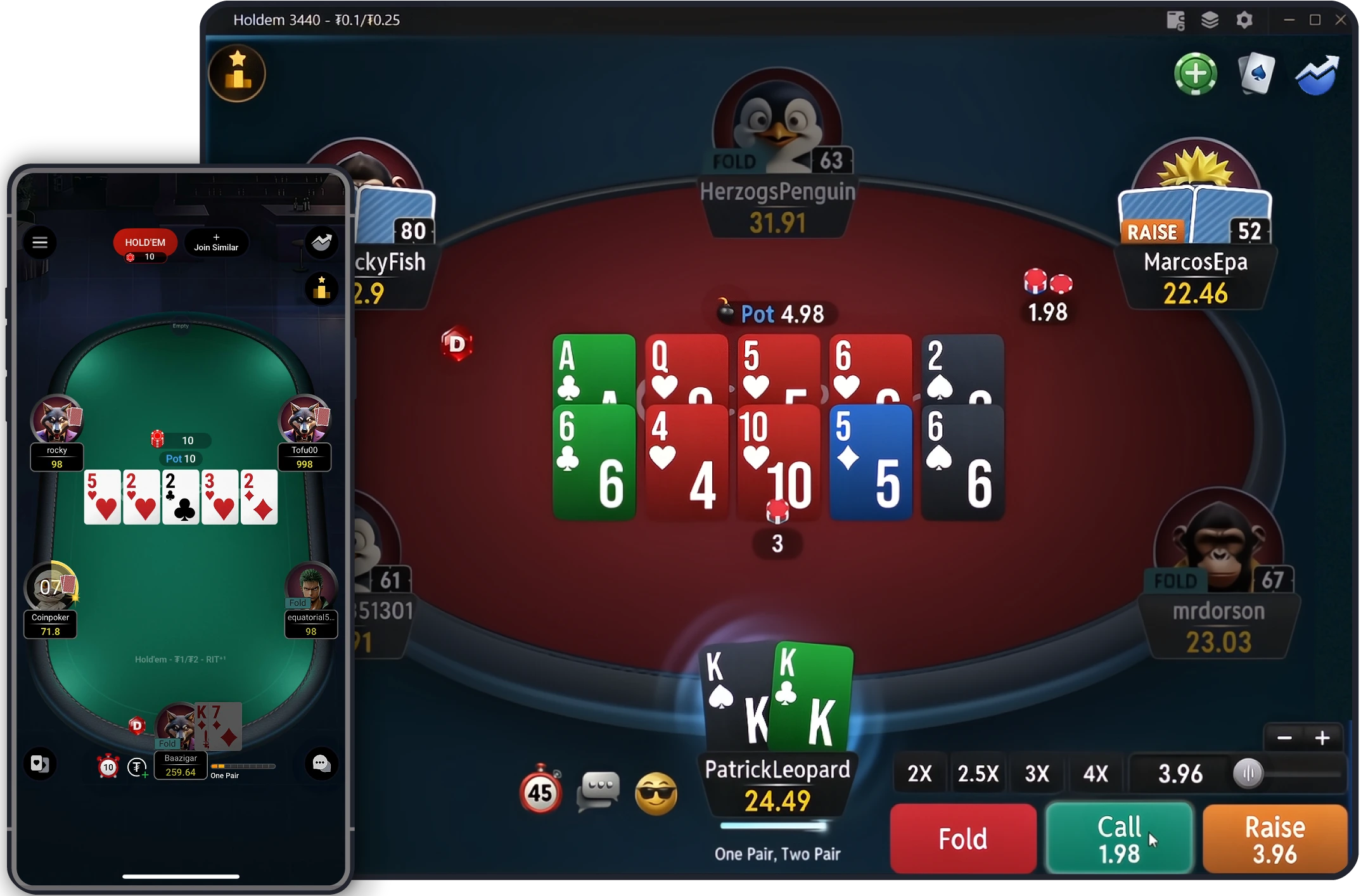This screenshot has width=1361, height=896.
Task: Call the 1.98 bet
Action: 1119,838
